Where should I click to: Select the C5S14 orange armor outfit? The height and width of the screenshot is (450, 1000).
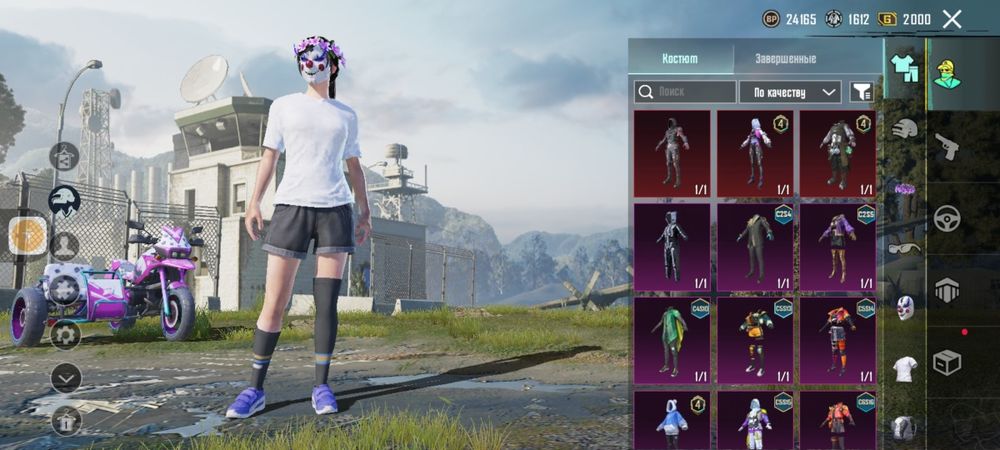(x=837, y=340)
